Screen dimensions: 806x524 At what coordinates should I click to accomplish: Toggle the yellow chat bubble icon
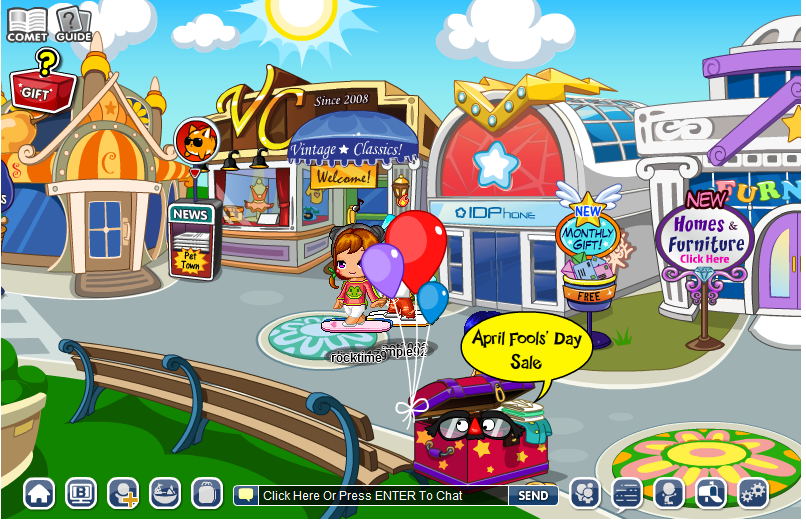(x=246, y=495)
